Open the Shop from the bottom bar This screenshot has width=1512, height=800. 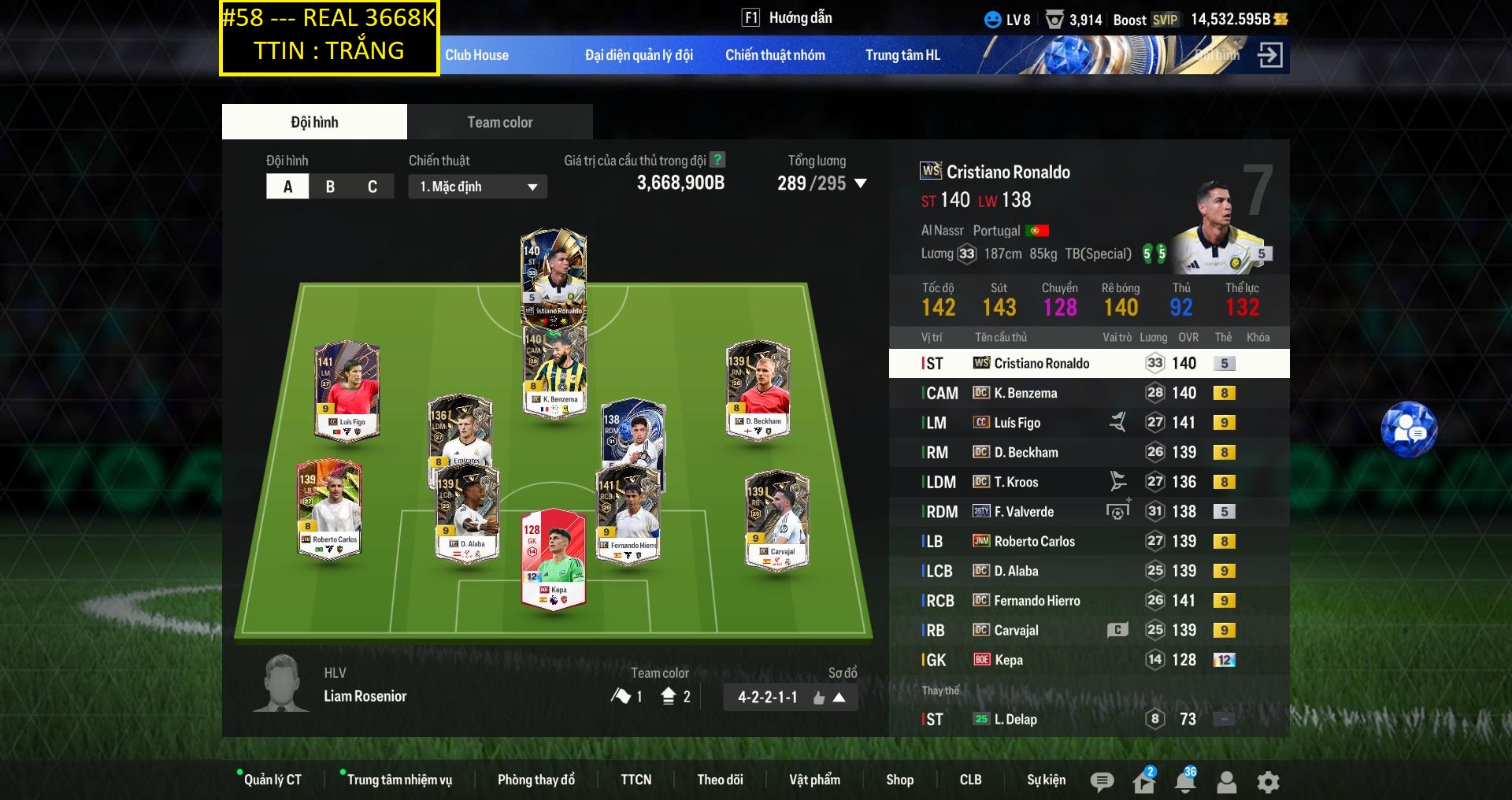point(900,780)
